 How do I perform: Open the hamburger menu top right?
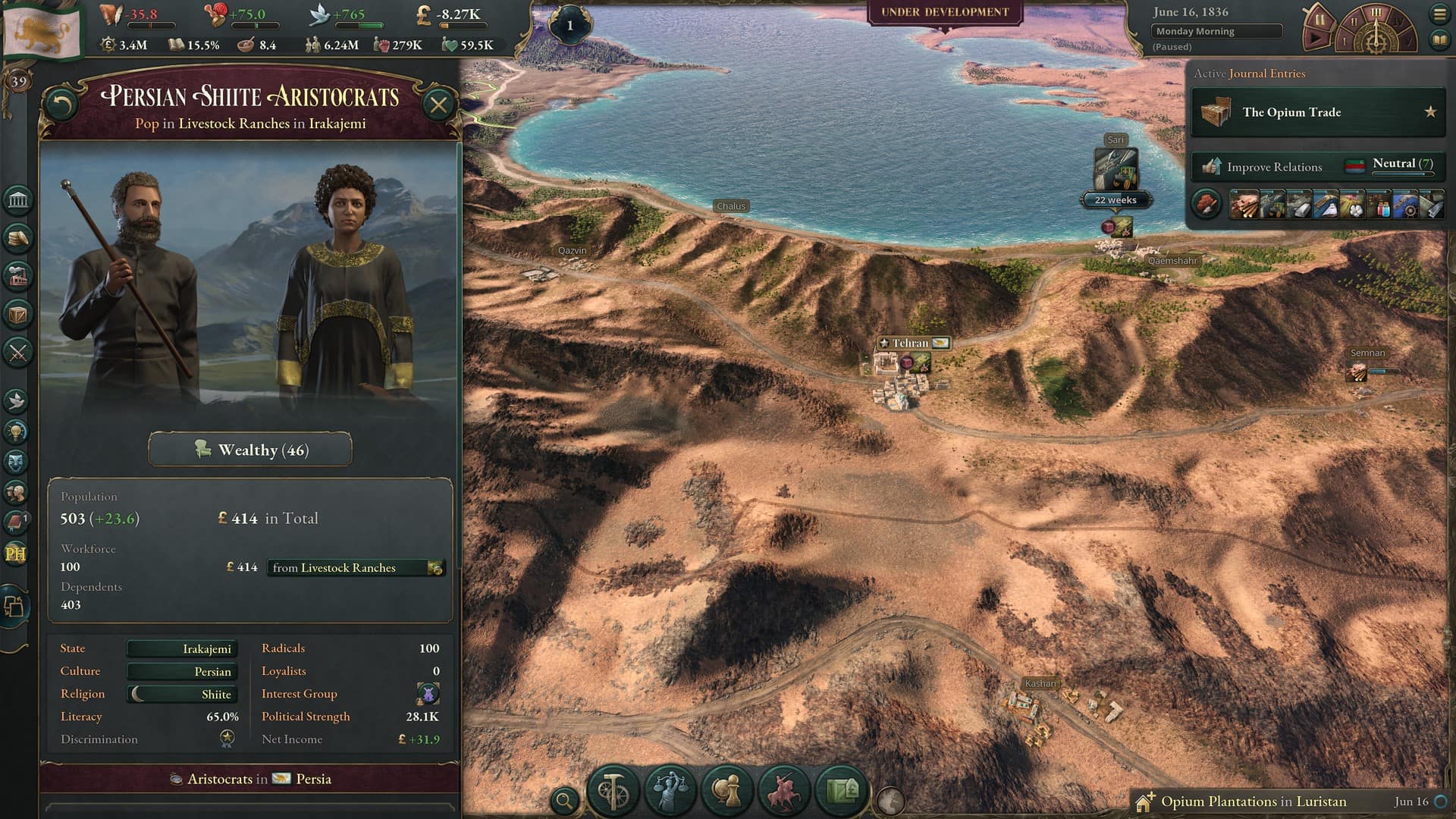pyautogui.click(x=1439, y=12)
